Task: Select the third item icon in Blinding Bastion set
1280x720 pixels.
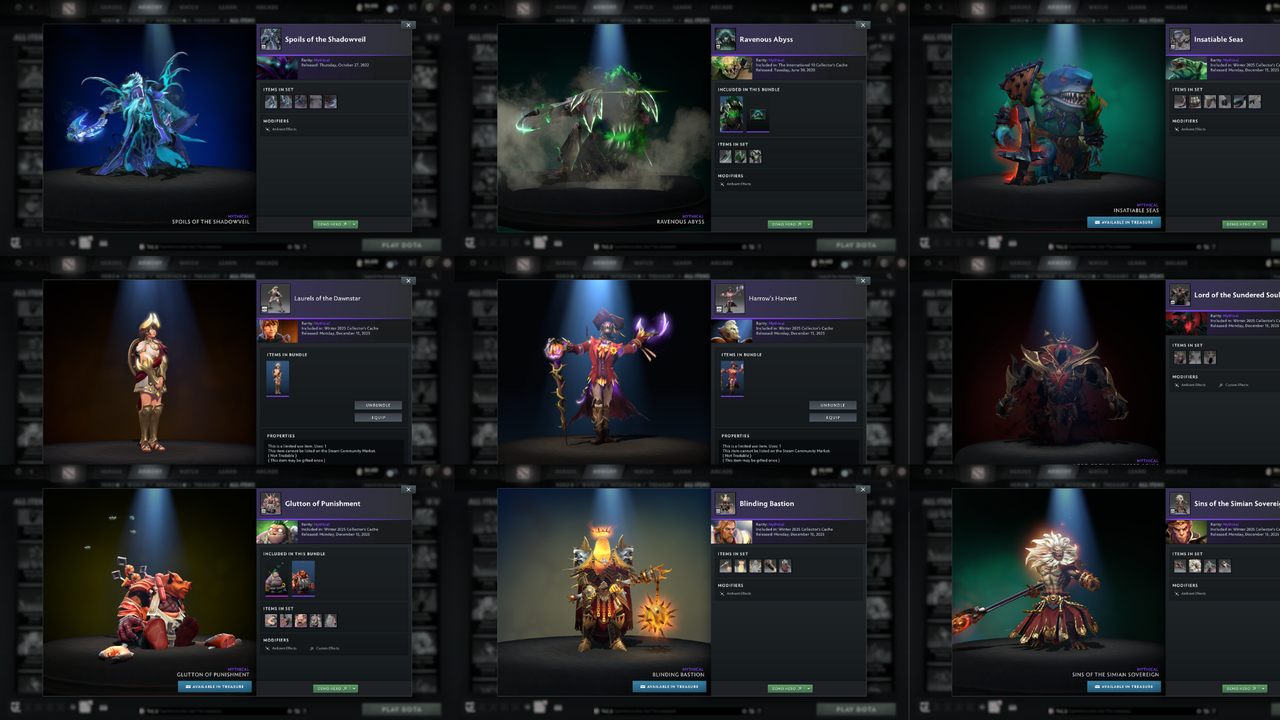Action: point(756,565)
